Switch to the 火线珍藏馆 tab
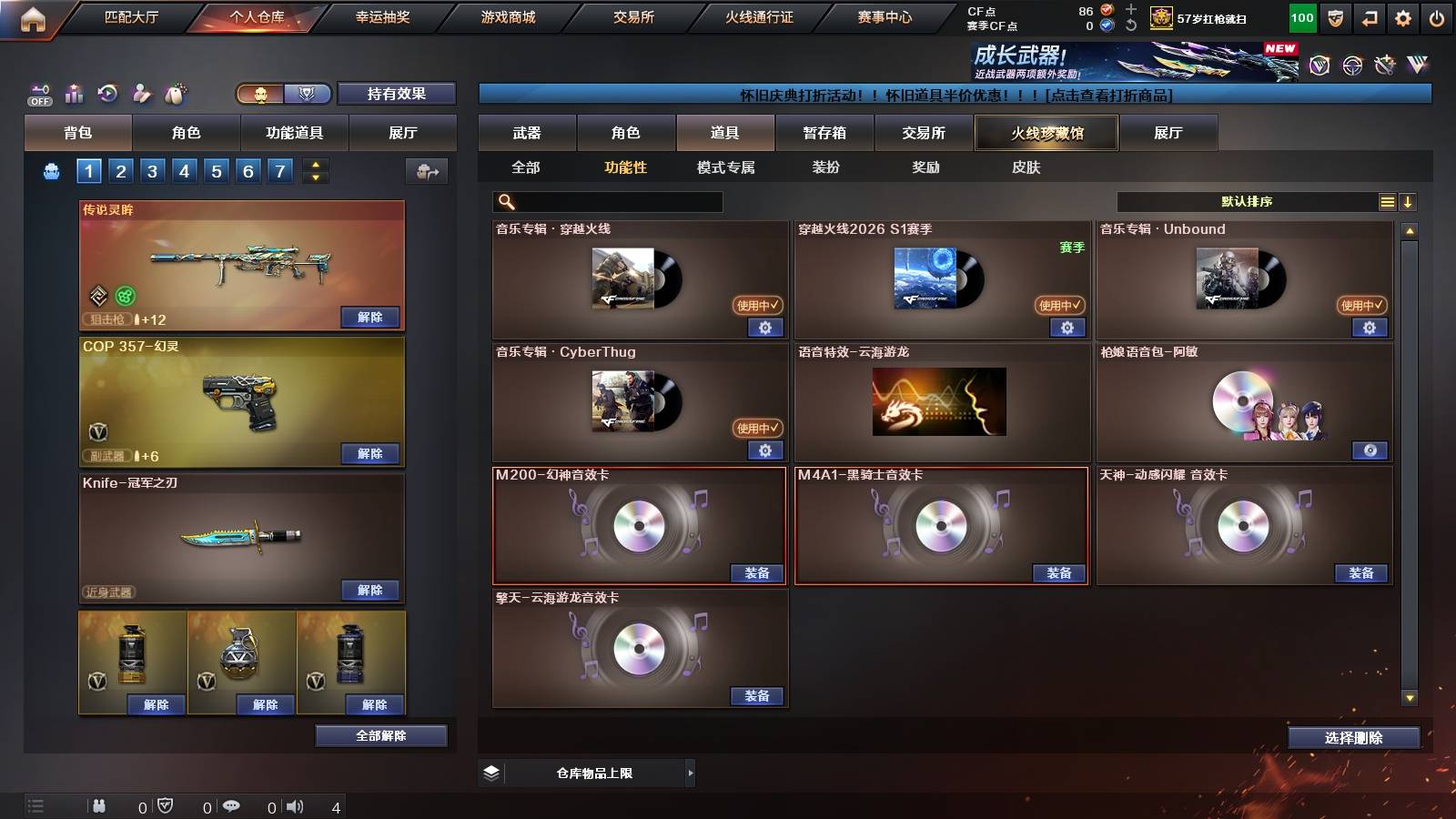Screen dimensions: 1456x819 pos(1046,133)
